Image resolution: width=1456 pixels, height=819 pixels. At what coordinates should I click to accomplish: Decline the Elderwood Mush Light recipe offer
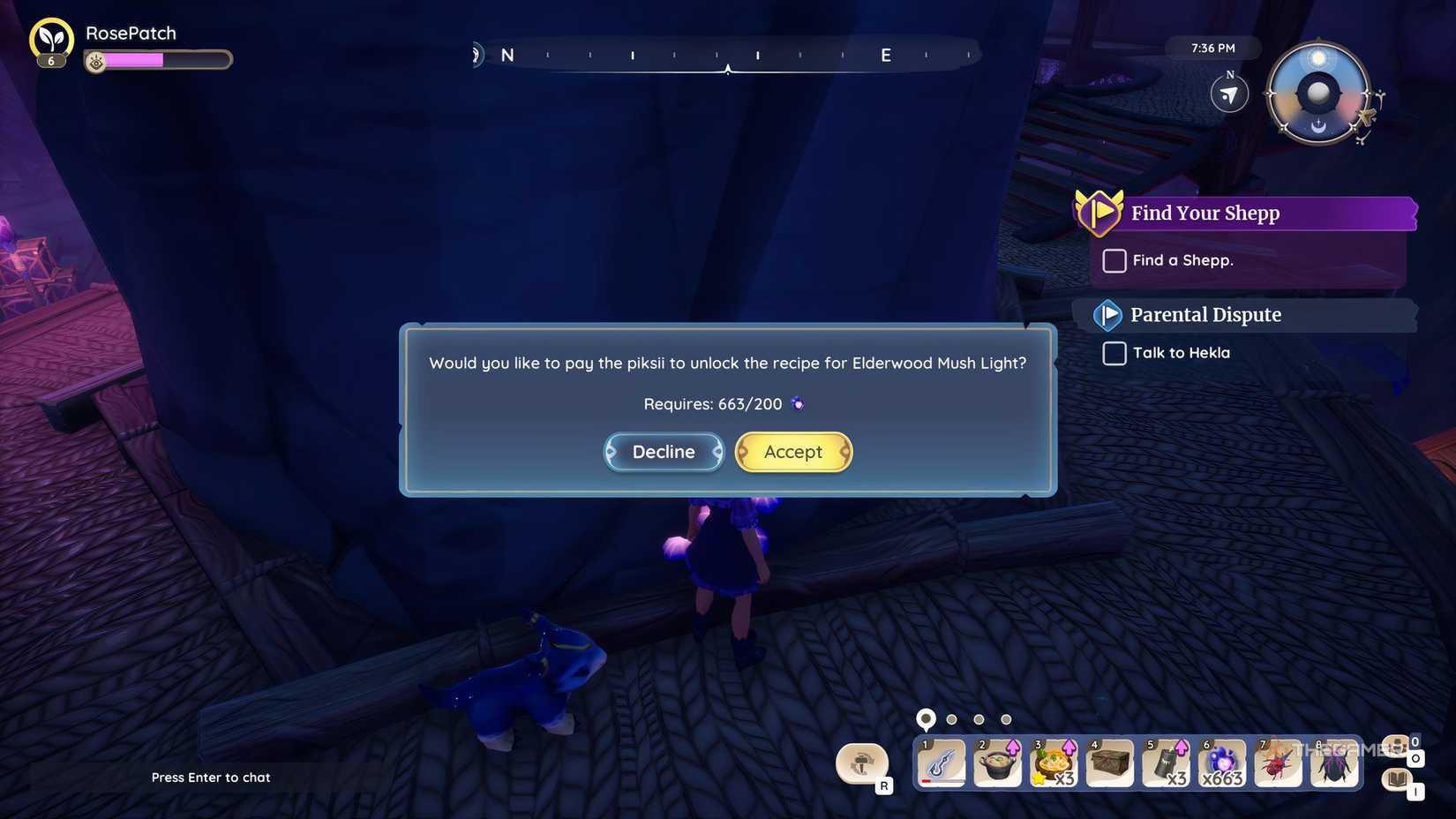coord(663,451)
